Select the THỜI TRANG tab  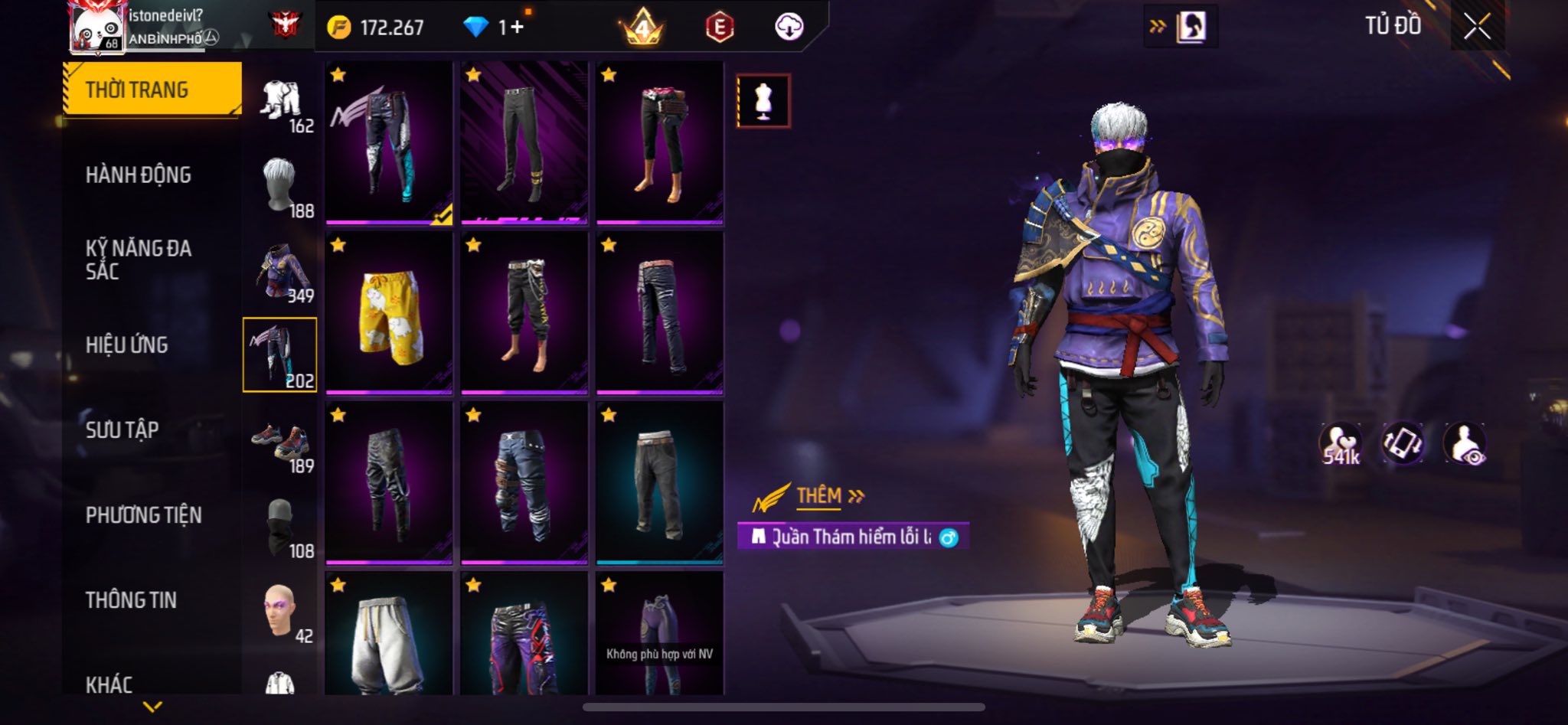click(x=152, y=90)
